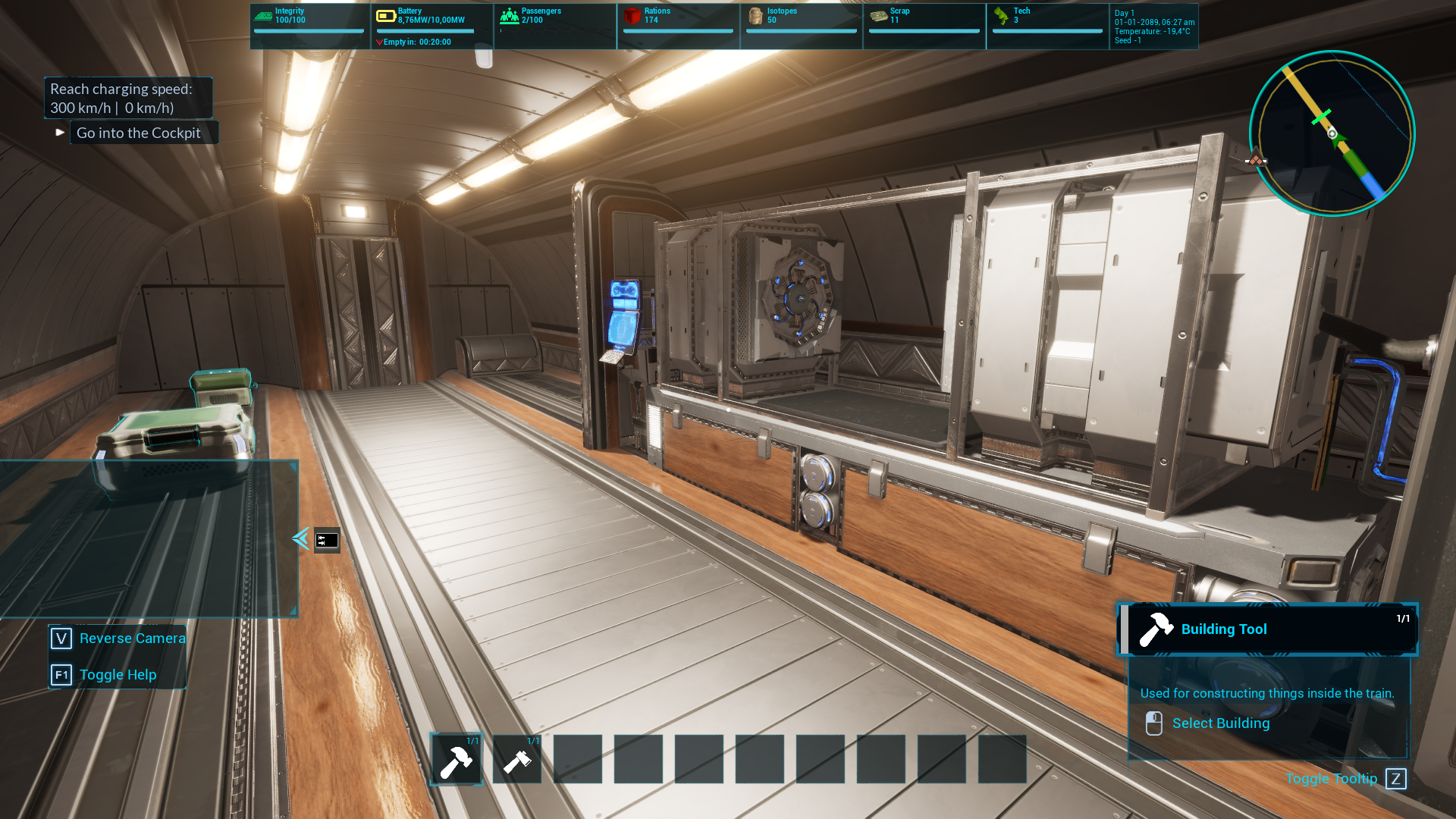Select the axe tool hotbar slot
The height and width of the screenshot is (819, 1456).
[517, 759]
